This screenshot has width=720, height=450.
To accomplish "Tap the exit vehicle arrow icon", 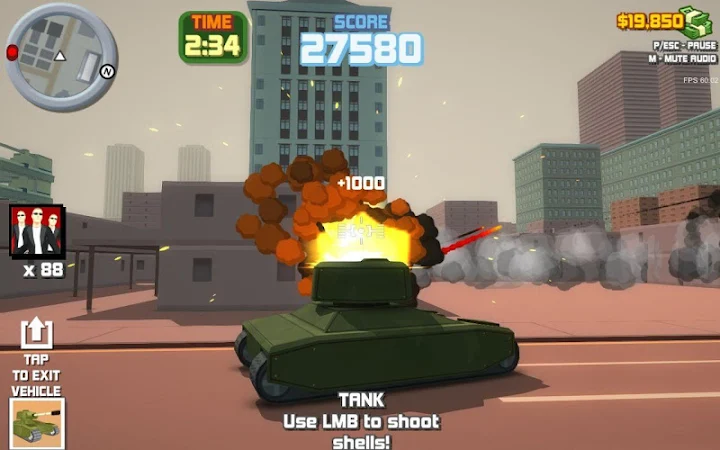I will (36, 333).
